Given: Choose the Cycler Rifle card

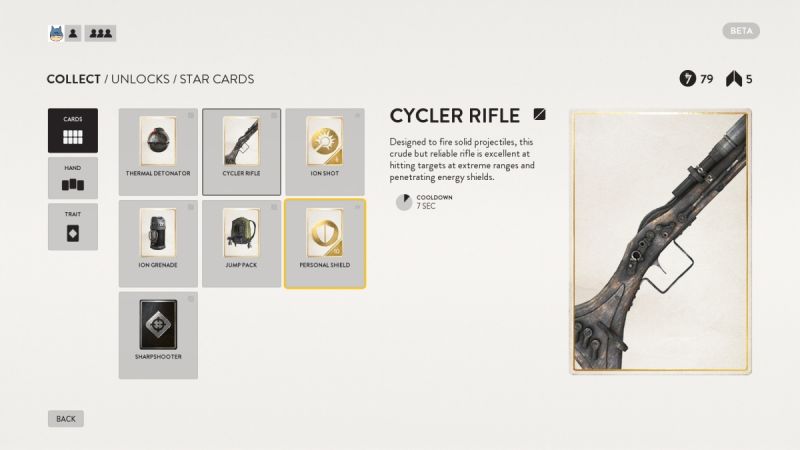Looking at the screenshot, I should [x=241, y=151].
